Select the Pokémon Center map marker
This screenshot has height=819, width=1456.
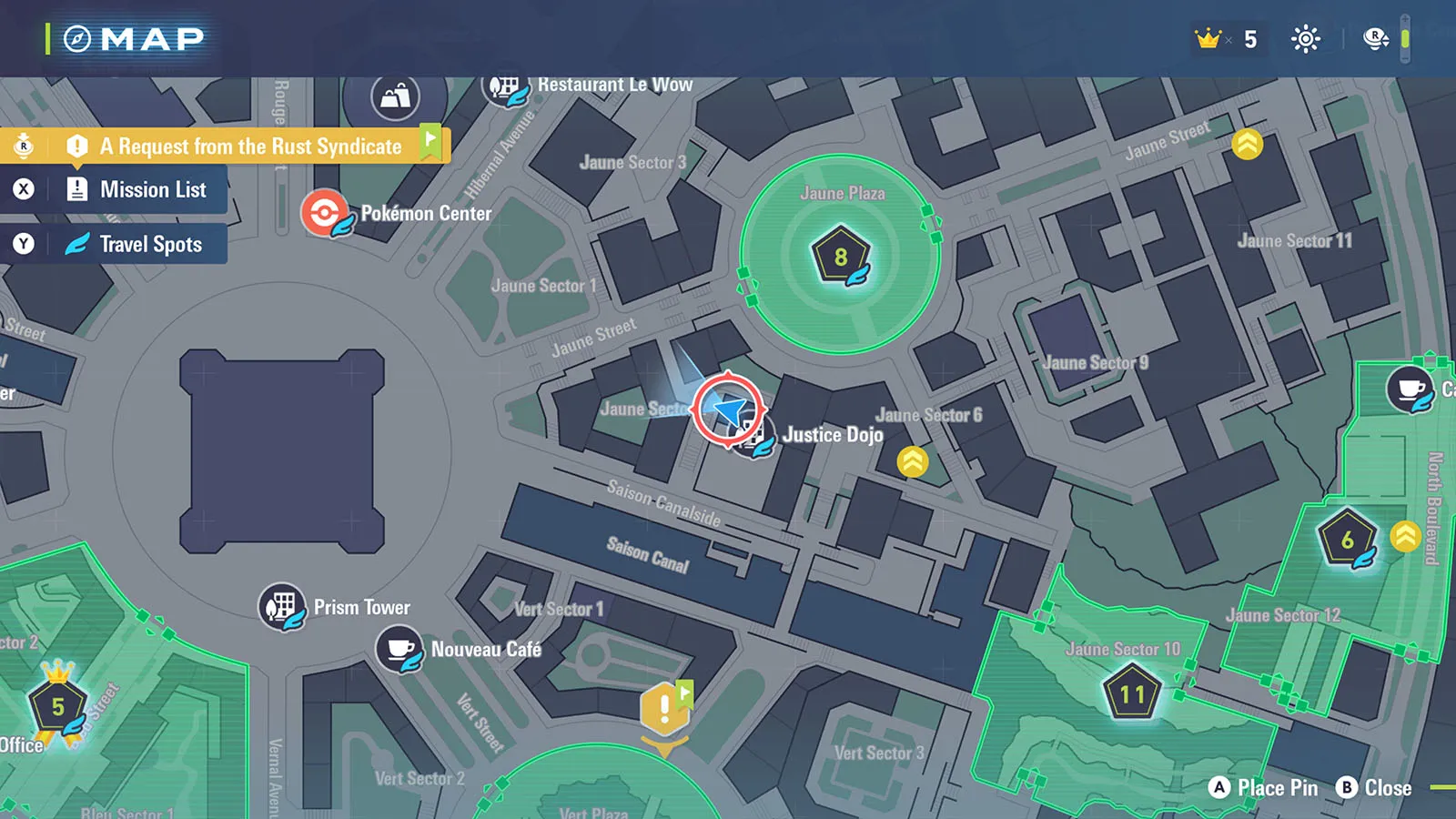click(x=324, y=213)
